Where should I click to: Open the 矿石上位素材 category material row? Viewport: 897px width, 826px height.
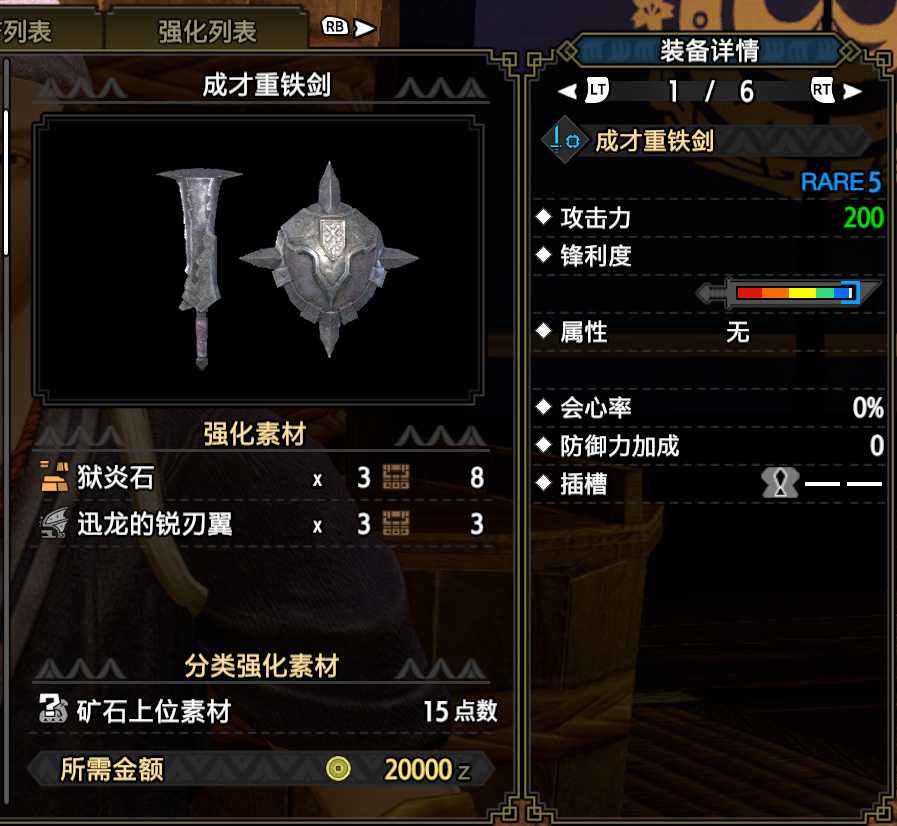point(266,711)
